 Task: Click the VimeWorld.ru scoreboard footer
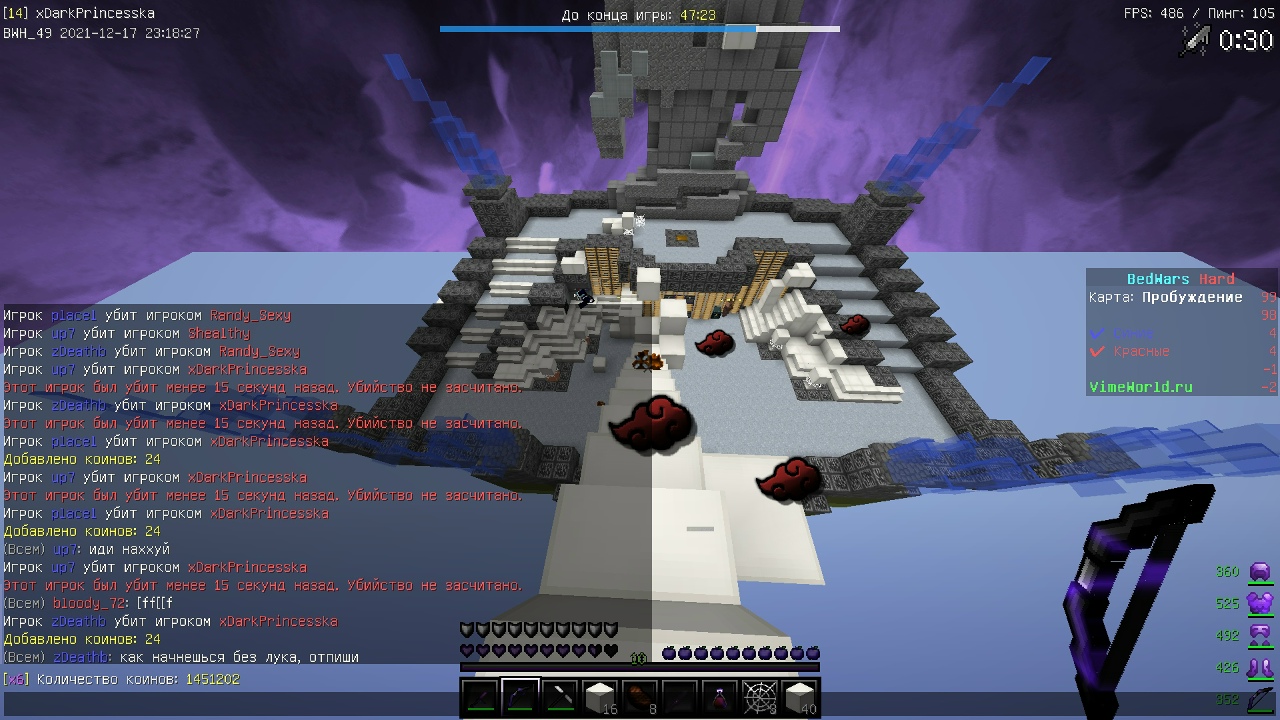point(1140,387)
